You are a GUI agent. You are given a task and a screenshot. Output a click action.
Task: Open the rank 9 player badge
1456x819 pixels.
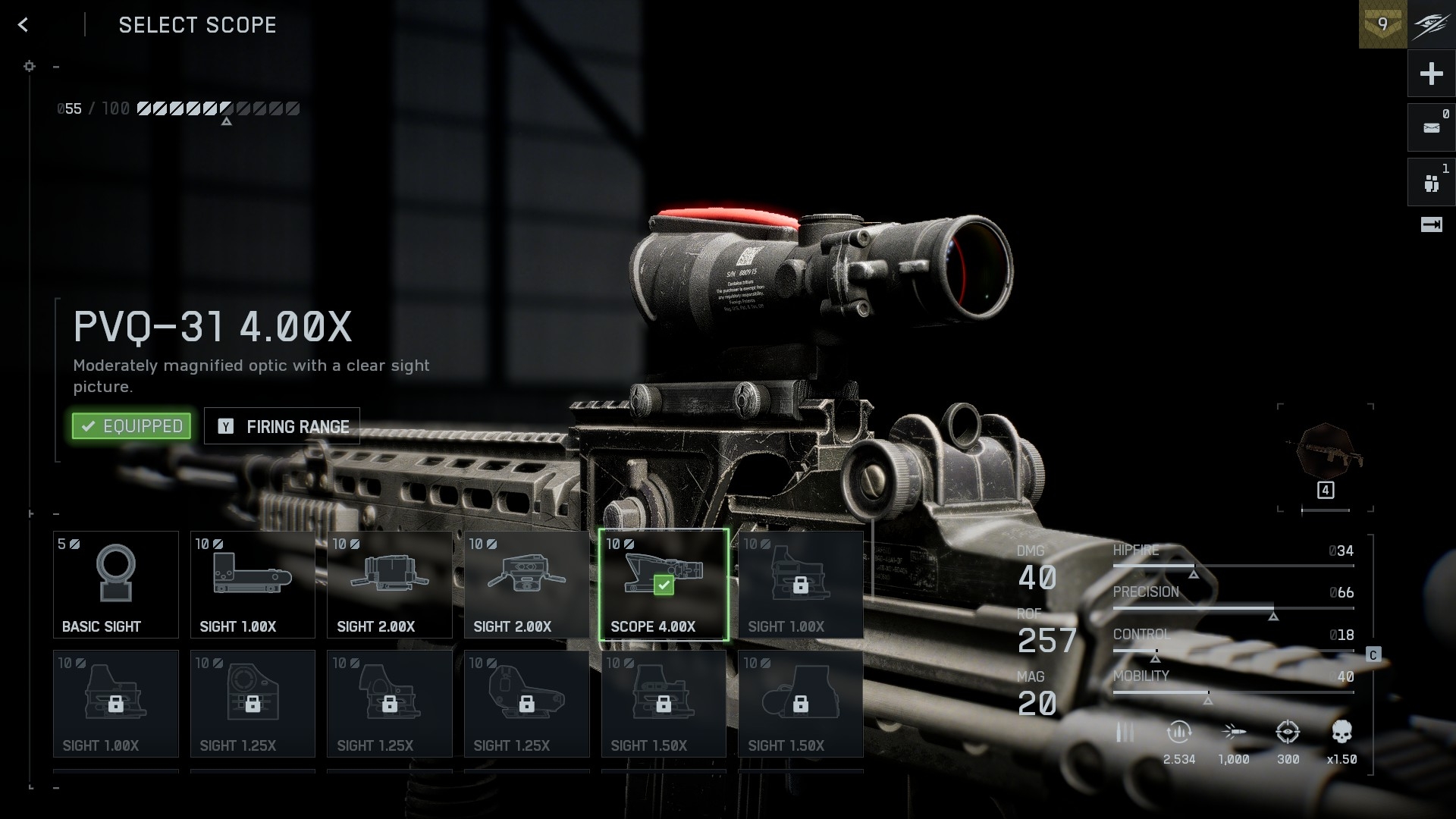pyautogui.click(x=1382, y=24)
